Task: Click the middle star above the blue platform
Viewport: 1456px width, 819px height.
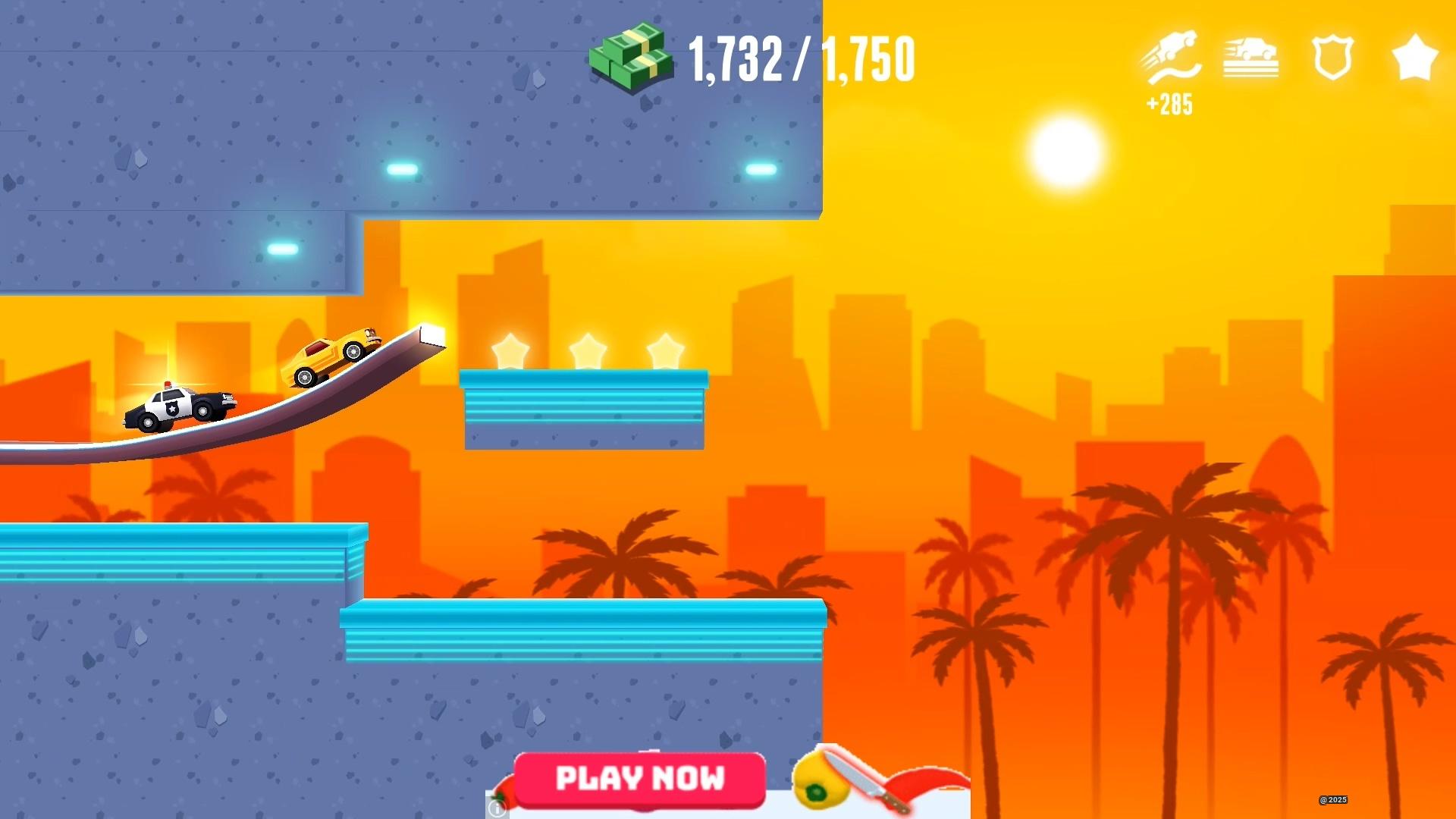Action: 588,349
